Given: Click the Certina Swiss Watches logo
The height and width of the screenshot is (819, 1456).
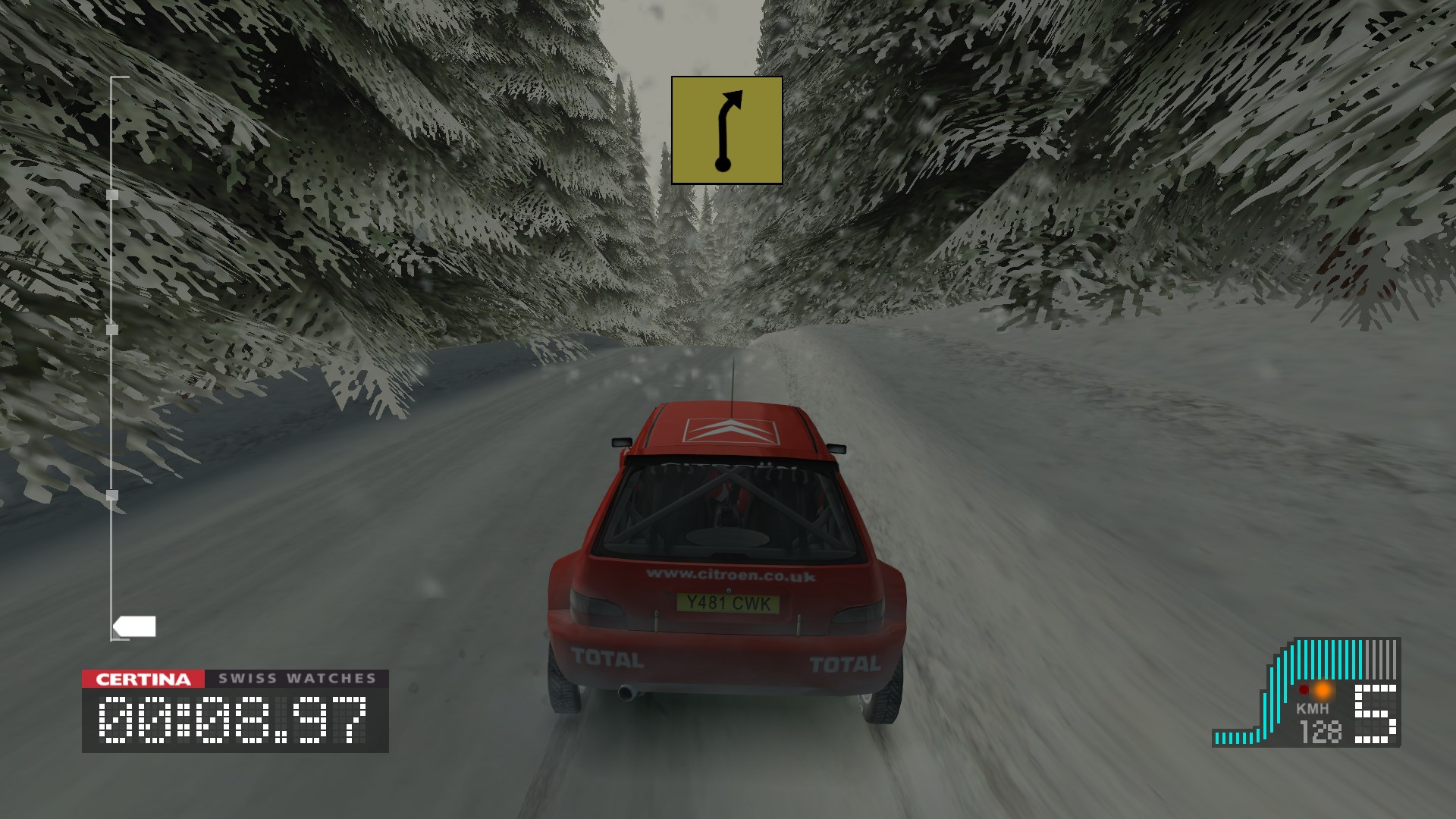Looking at the screenshot, I should (235, 678).
